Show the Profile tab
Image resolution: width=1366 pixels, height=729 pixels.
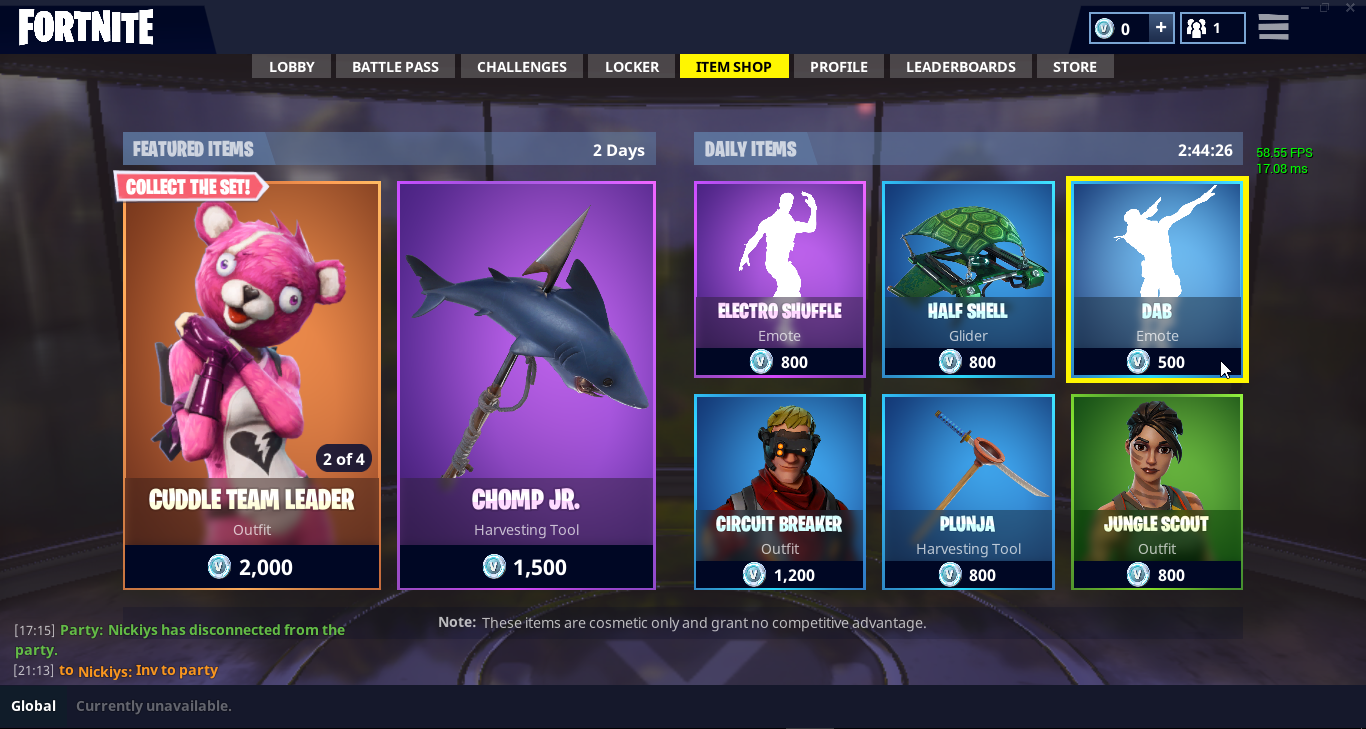[838, 67]
